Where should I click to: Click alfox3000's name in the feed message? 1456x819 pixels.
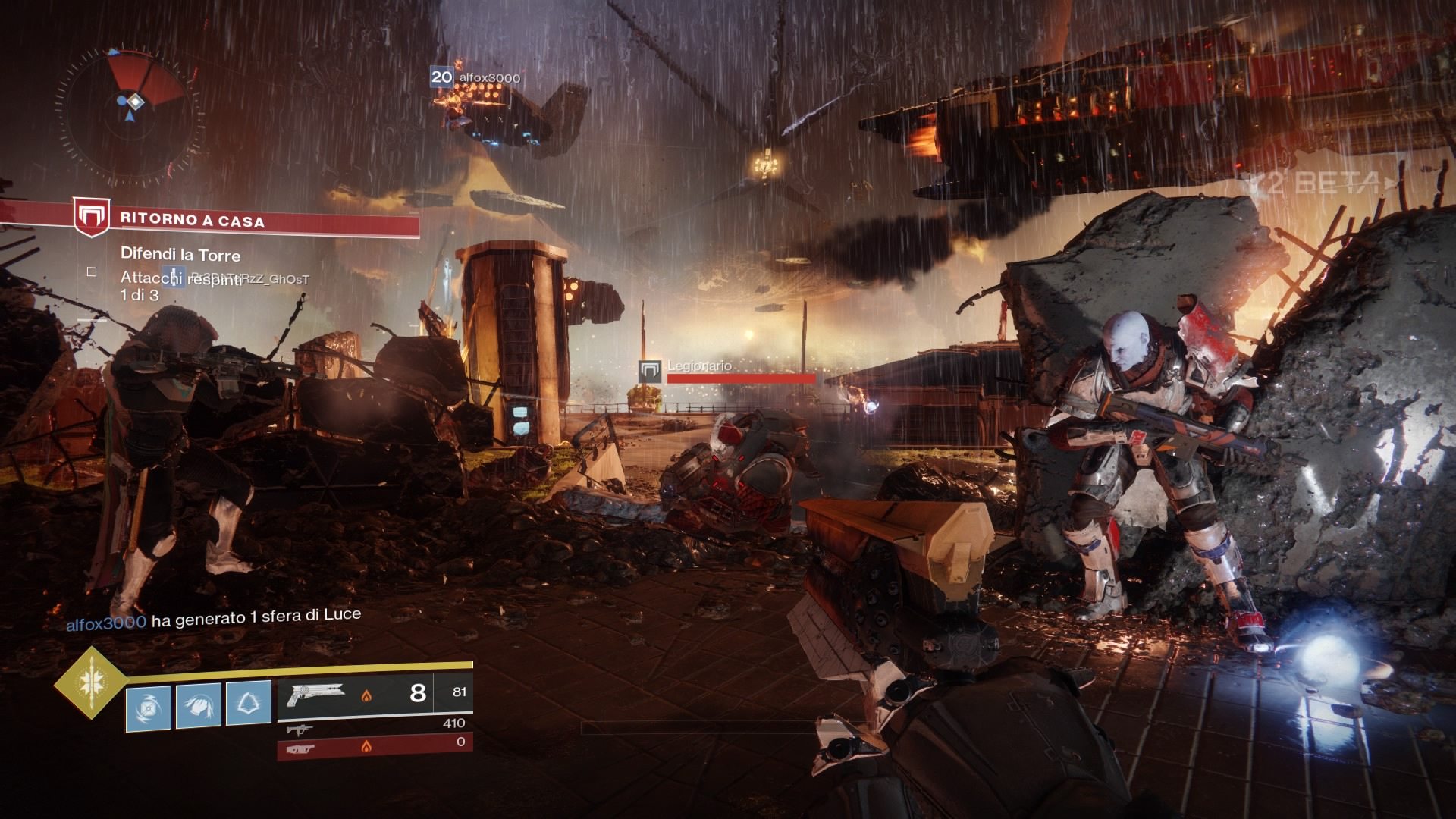106,623
